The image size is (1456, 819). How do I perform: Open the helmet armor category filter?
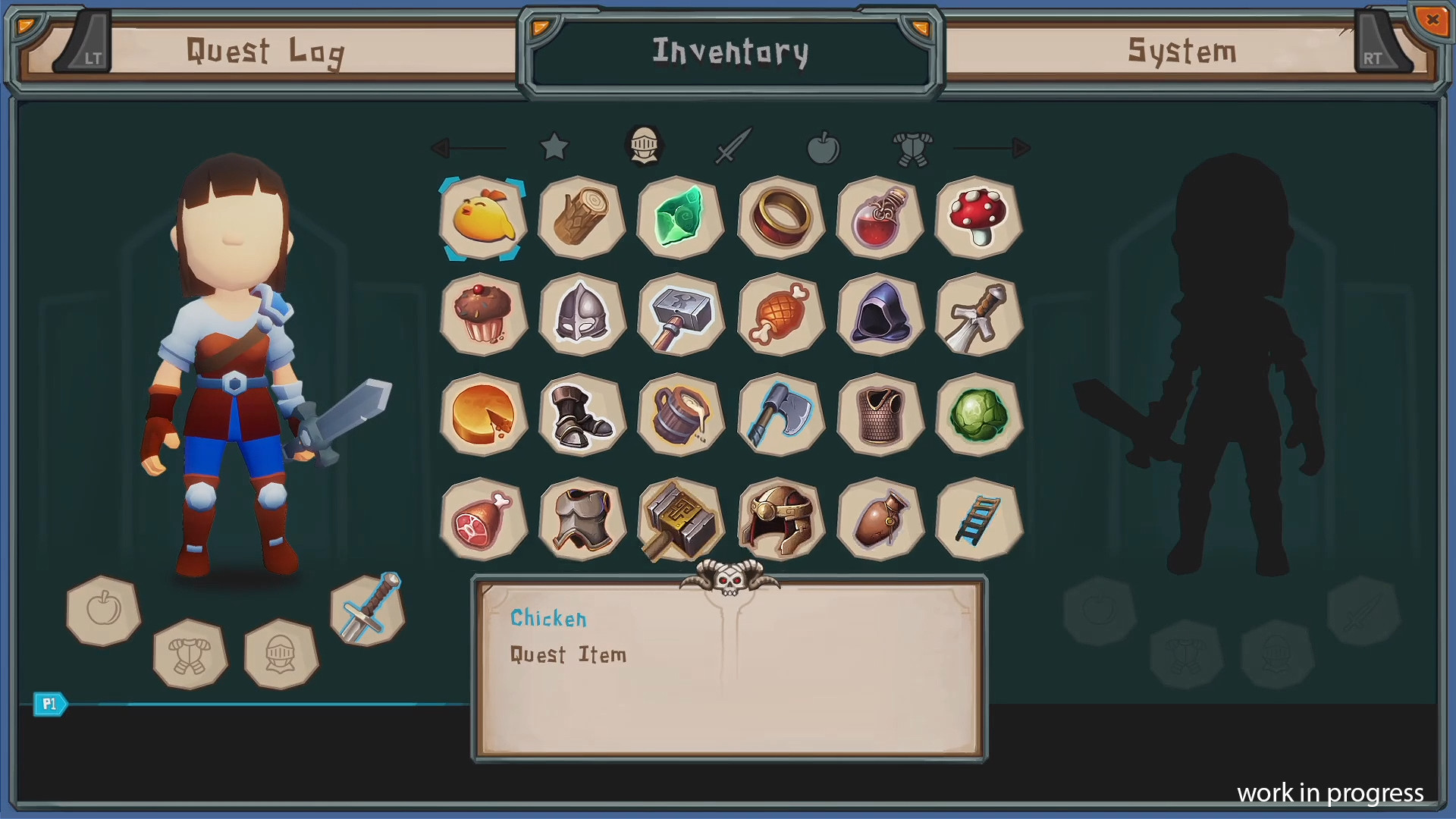coord(644,147)
